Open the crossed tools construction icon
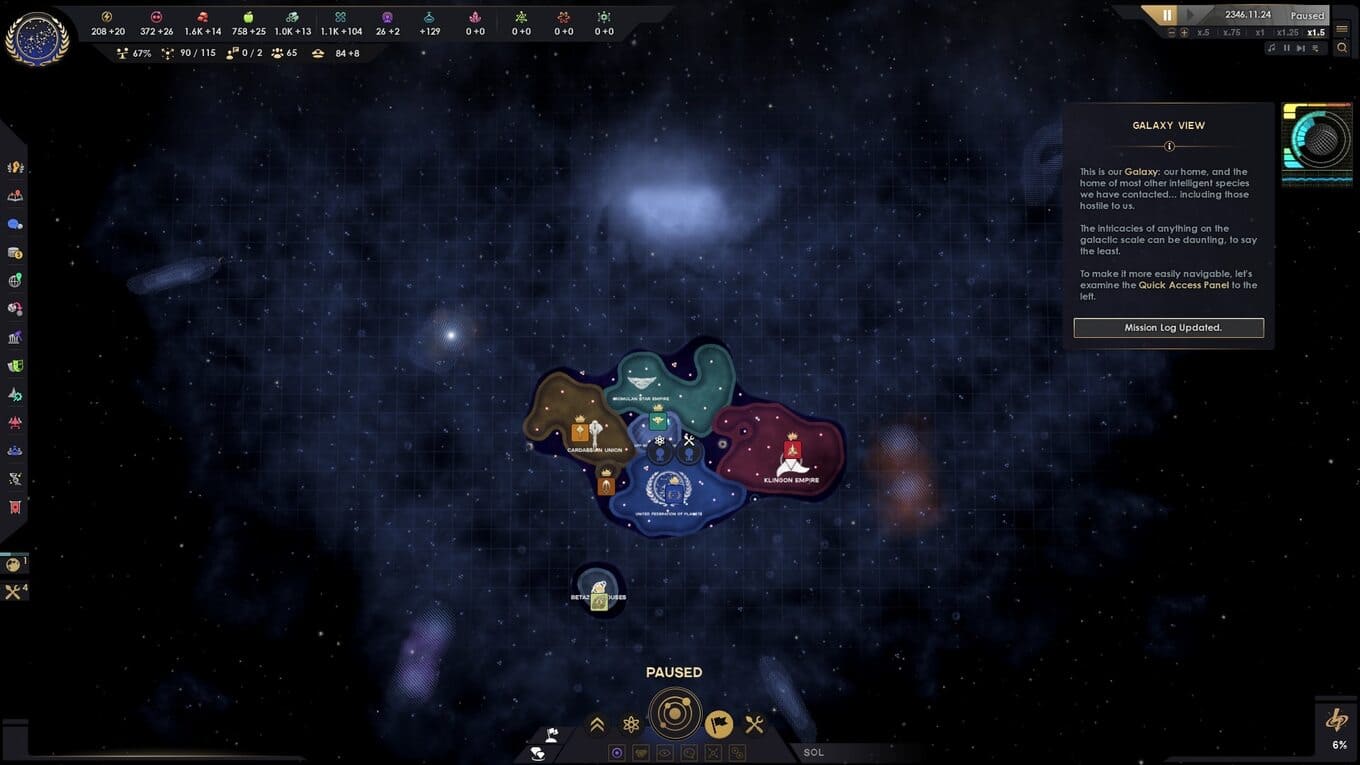 click(x=755, y=724)
